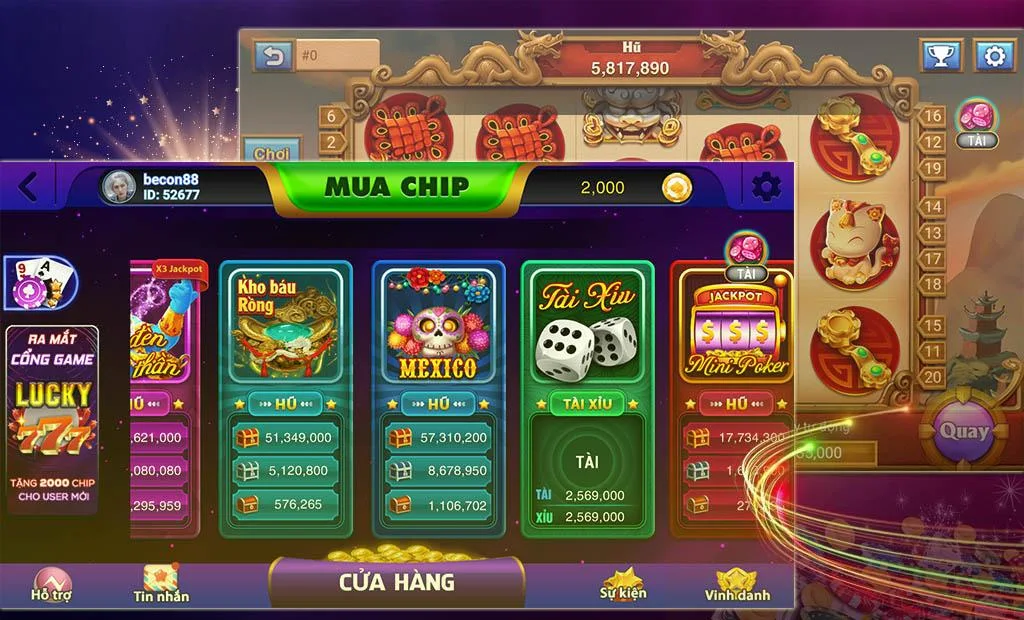Tap the gold coin refresh icon
The height and width of the screenshot is (620, 1024).
pyautogui.click(x=677, y=187)
